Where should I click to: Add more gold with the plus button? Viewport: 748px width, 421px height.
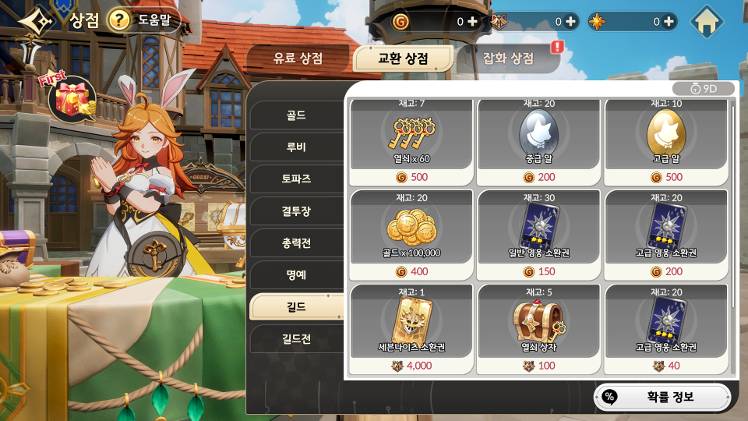click(472, 20)
